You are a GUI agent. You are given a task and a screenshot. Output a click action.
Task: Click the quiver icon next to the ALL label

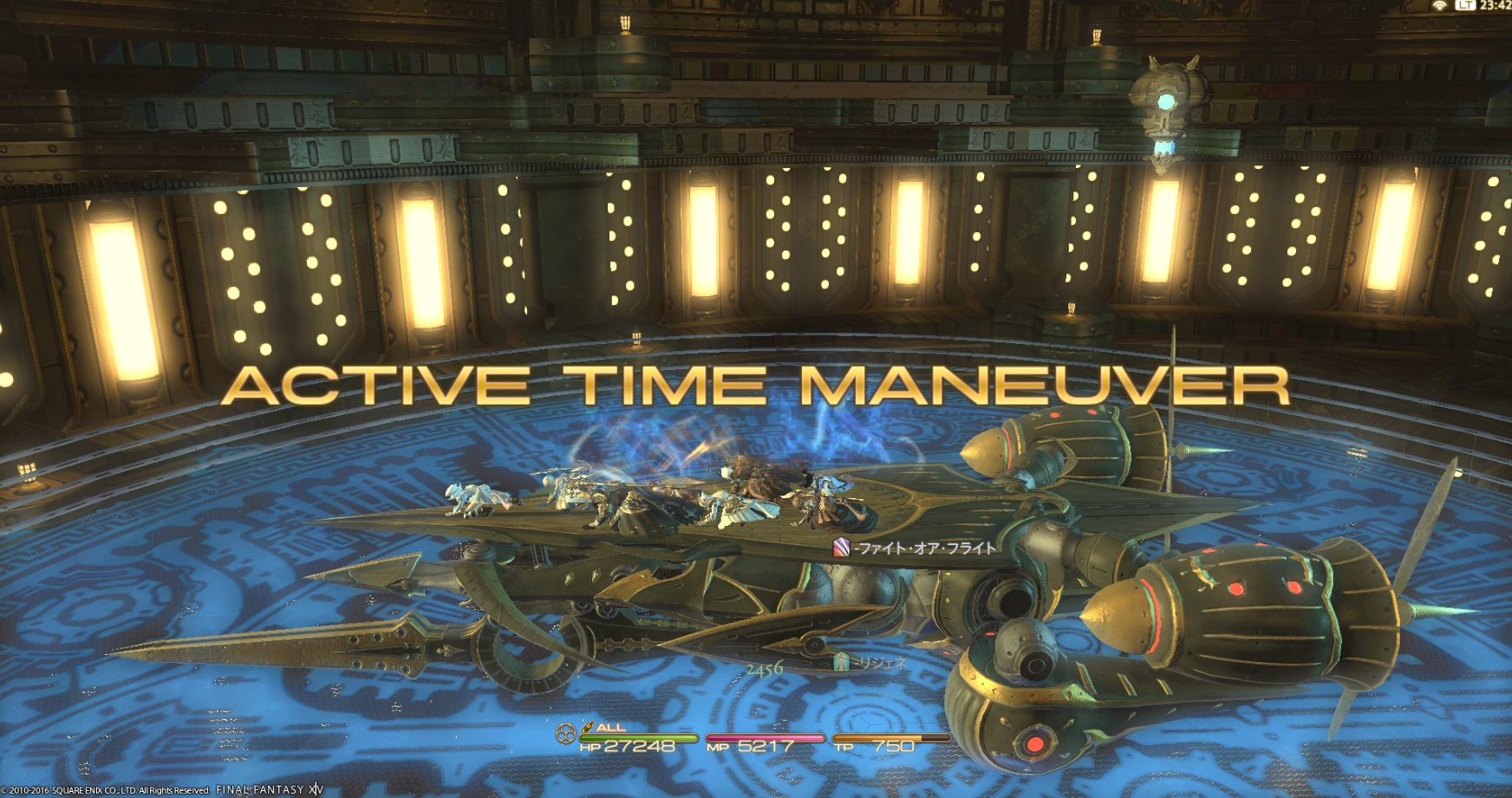587,727
